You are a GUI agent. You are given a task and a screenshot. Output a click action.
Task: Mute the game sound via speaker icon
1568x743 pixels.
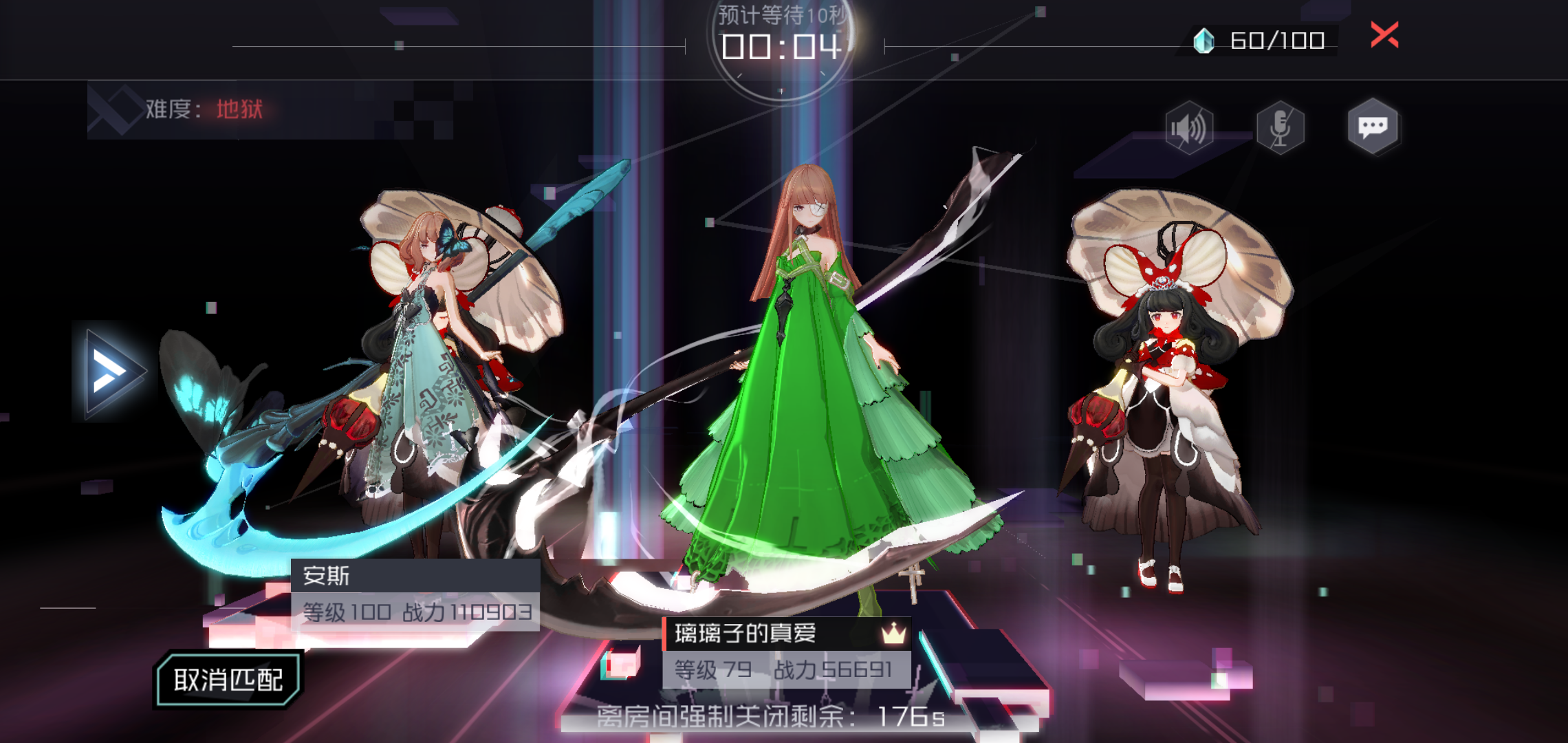pos(1188,126)
